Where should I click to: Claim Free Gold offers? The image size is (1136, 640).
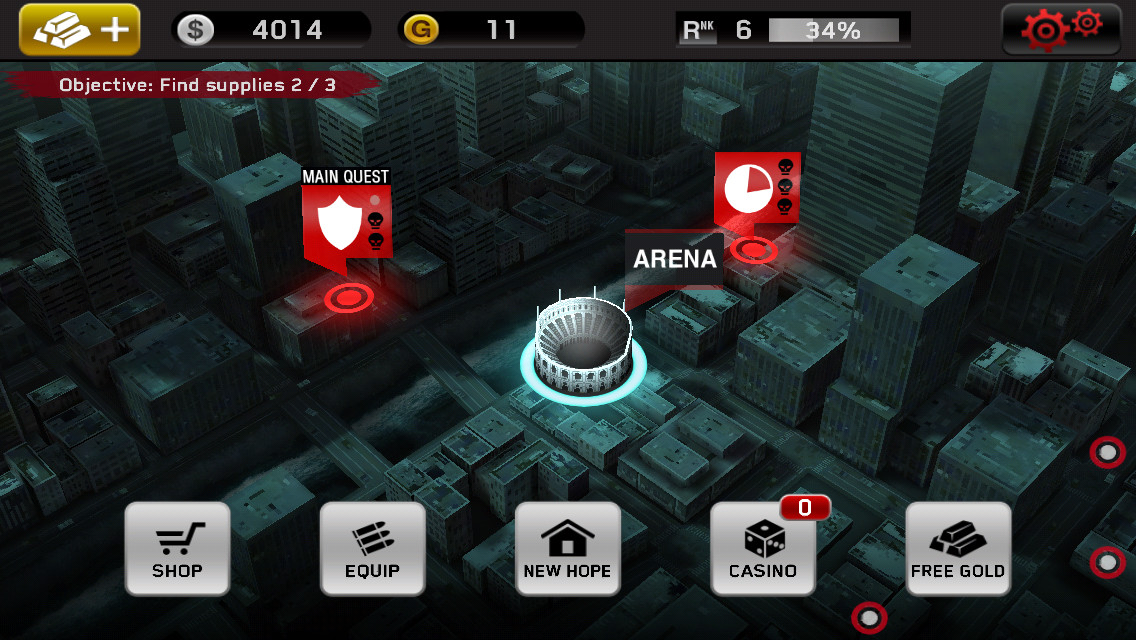tap(958, 549)
